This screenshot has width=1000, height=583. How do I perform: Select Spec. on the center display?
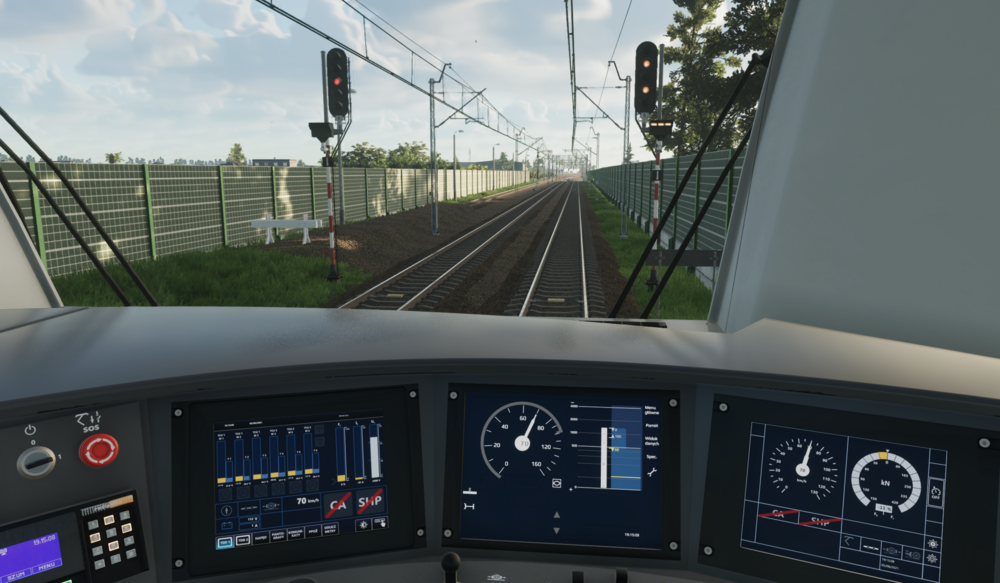pyautogui.click(x=652, y=457)
